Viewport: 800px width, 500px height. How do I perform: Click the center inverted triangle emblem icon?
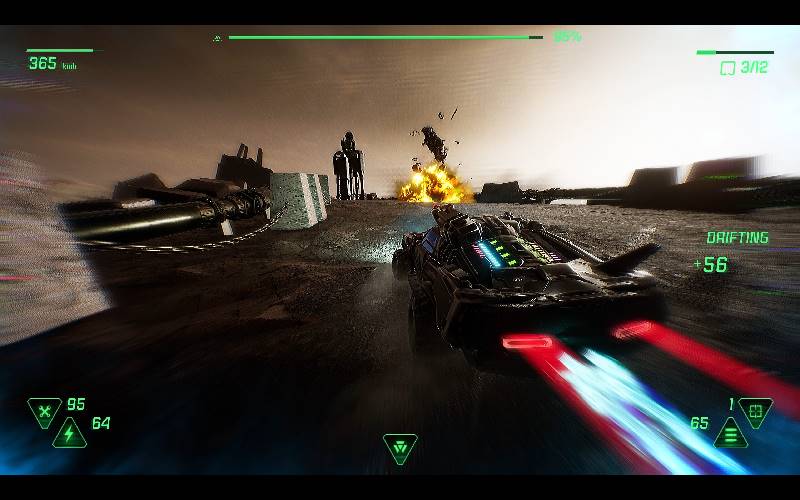click(x=400, y=448)
